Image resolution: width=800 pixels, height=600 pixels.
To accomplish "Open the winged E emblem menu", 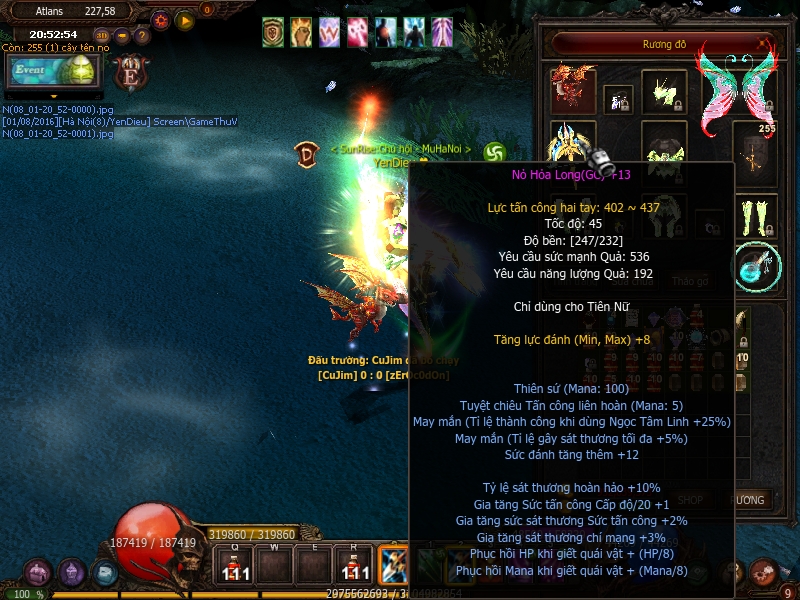I will point(130,74).
